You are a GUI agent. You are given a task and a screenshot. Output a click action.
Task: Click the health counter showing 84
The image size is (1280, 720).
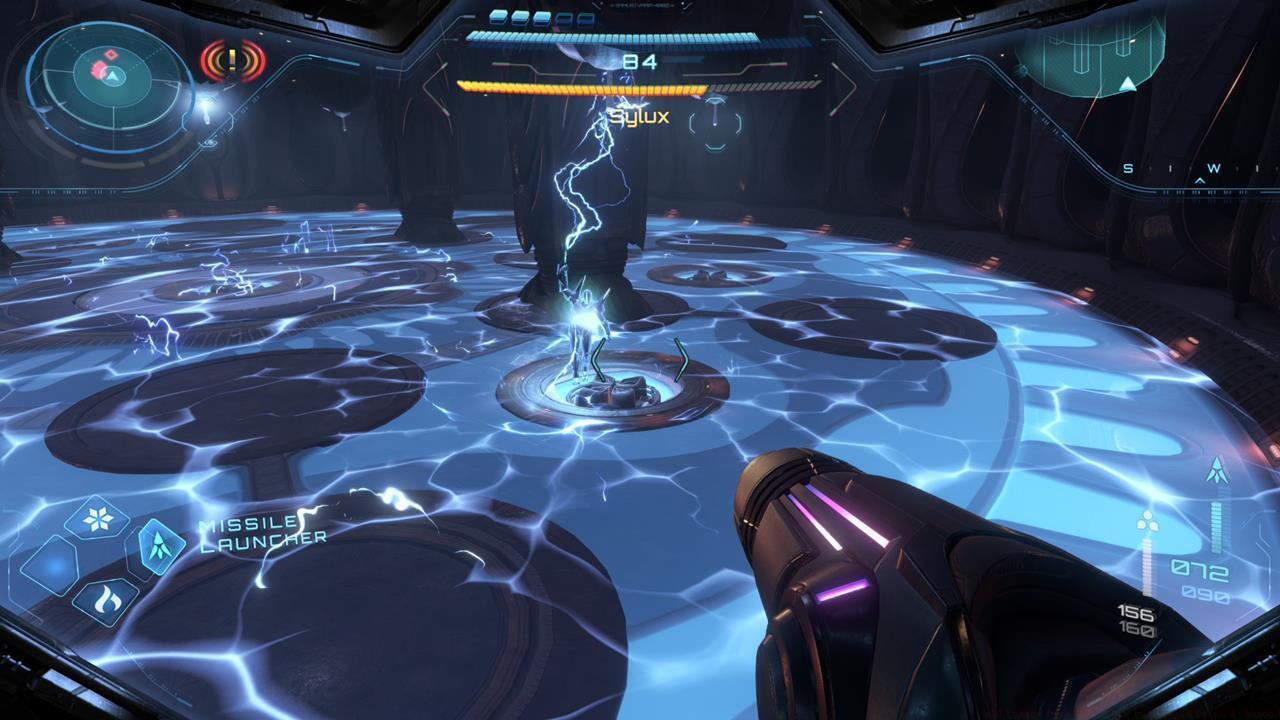click(640, 63)
